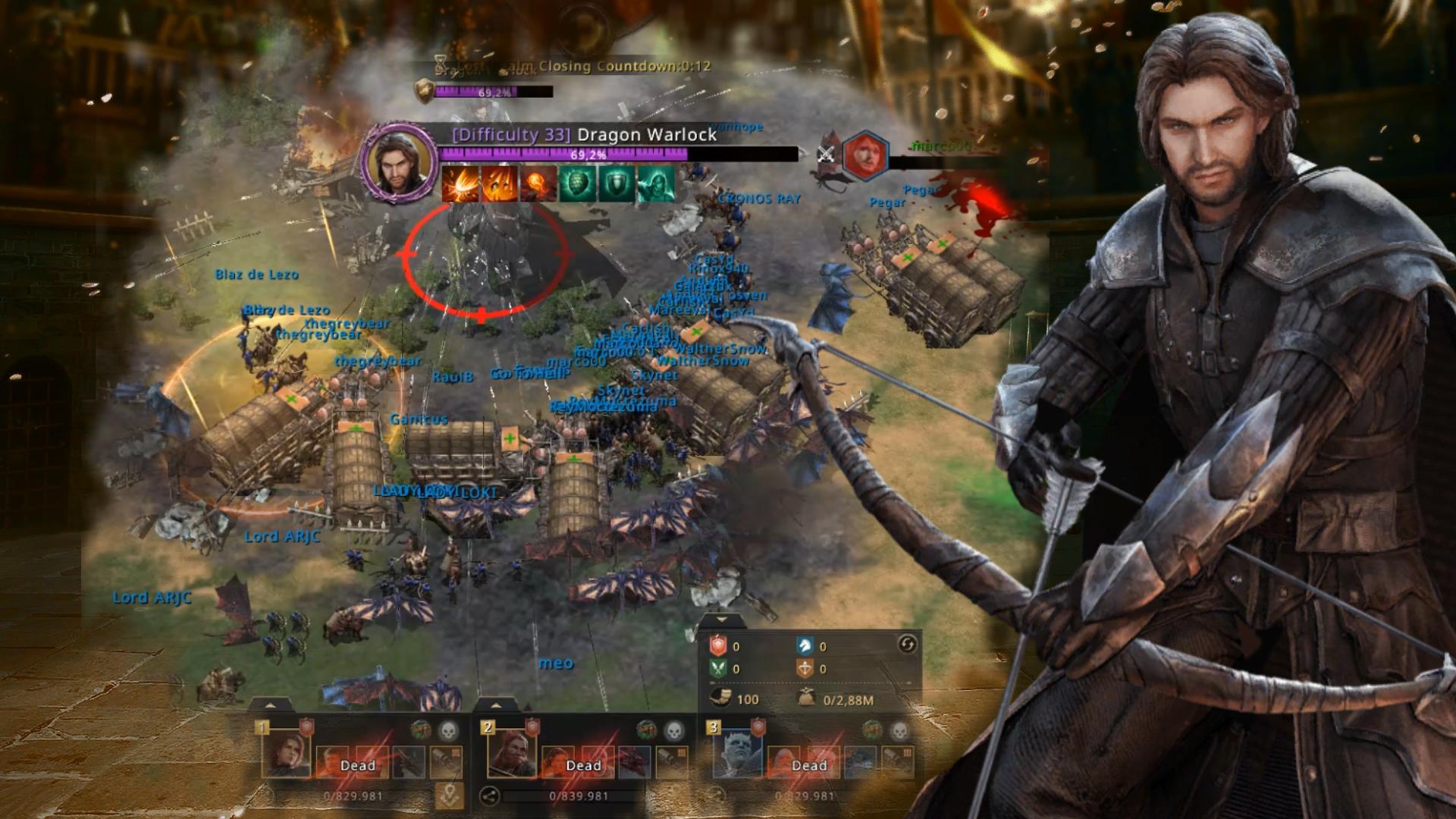This screenshot has width=1456, height=819.
Task: Expand the panel above army 2
Action: click(x=496, y=705)
